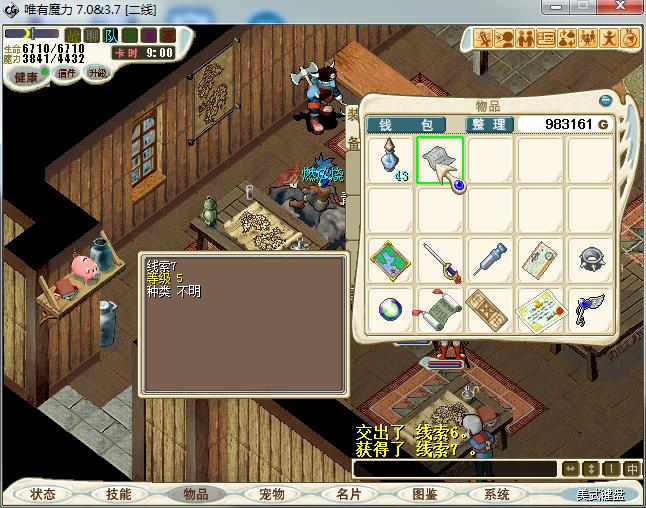646x508 pixels.
Task: Select the spiked helmet item slot
Action: point(590,260)
